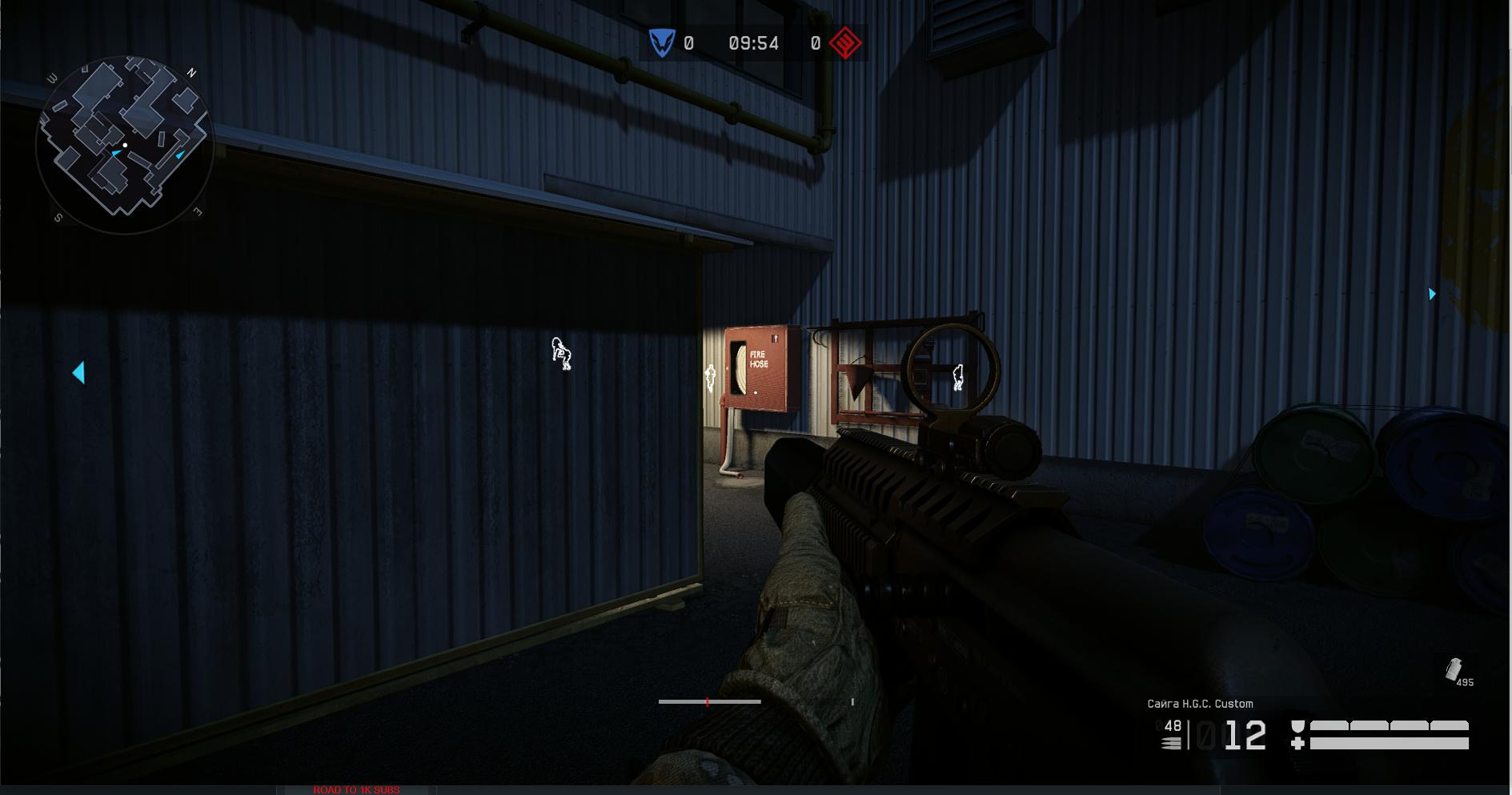Image resolution: width=1512 pixels, height=795 pixels.
Task: Select the red Blackwood team emblem
Action: pyautogui.click(x=845, y=43)
